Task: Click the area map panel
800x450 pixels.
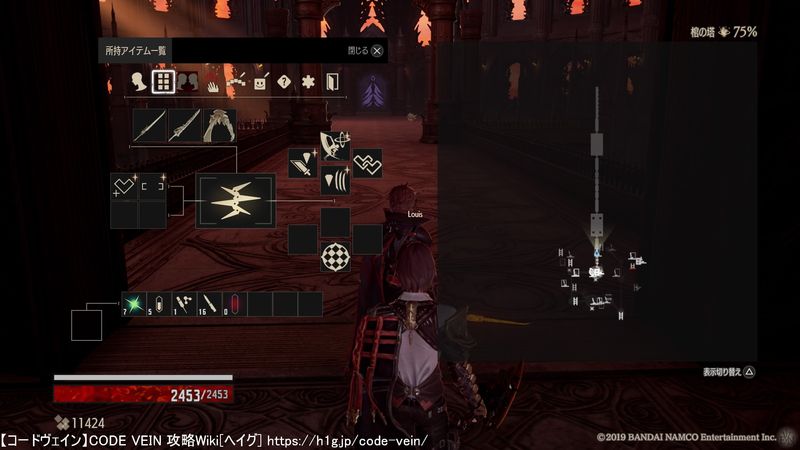Action: 597,200
